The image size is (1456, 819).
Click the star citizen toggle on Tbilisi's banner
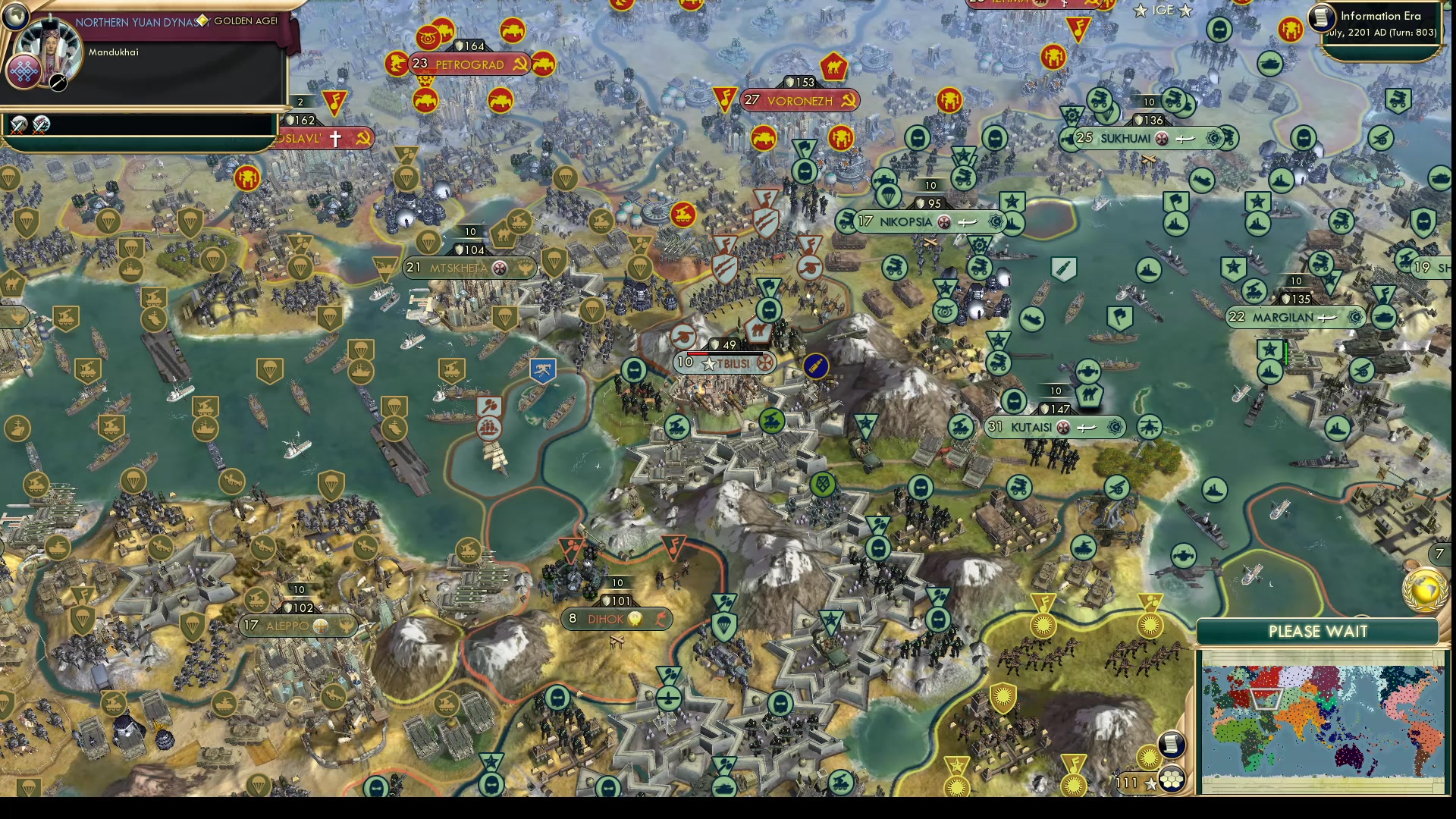[709, 364]
